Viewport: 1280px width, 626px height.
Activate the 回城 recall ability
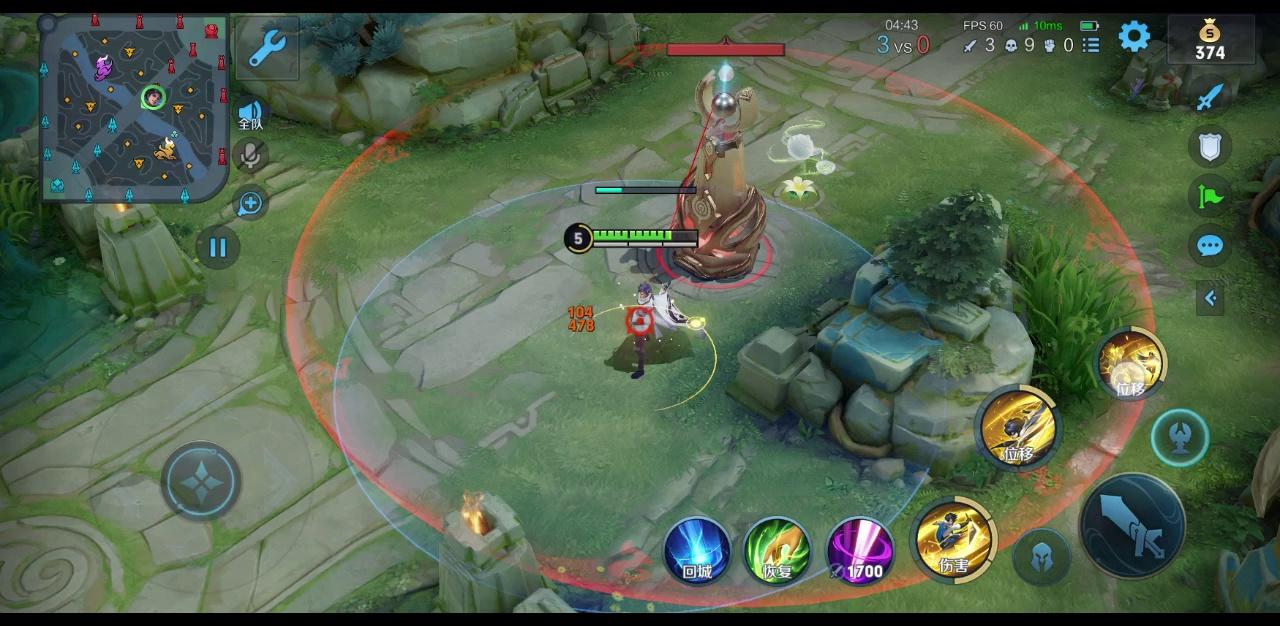click(x=697, y=550)
